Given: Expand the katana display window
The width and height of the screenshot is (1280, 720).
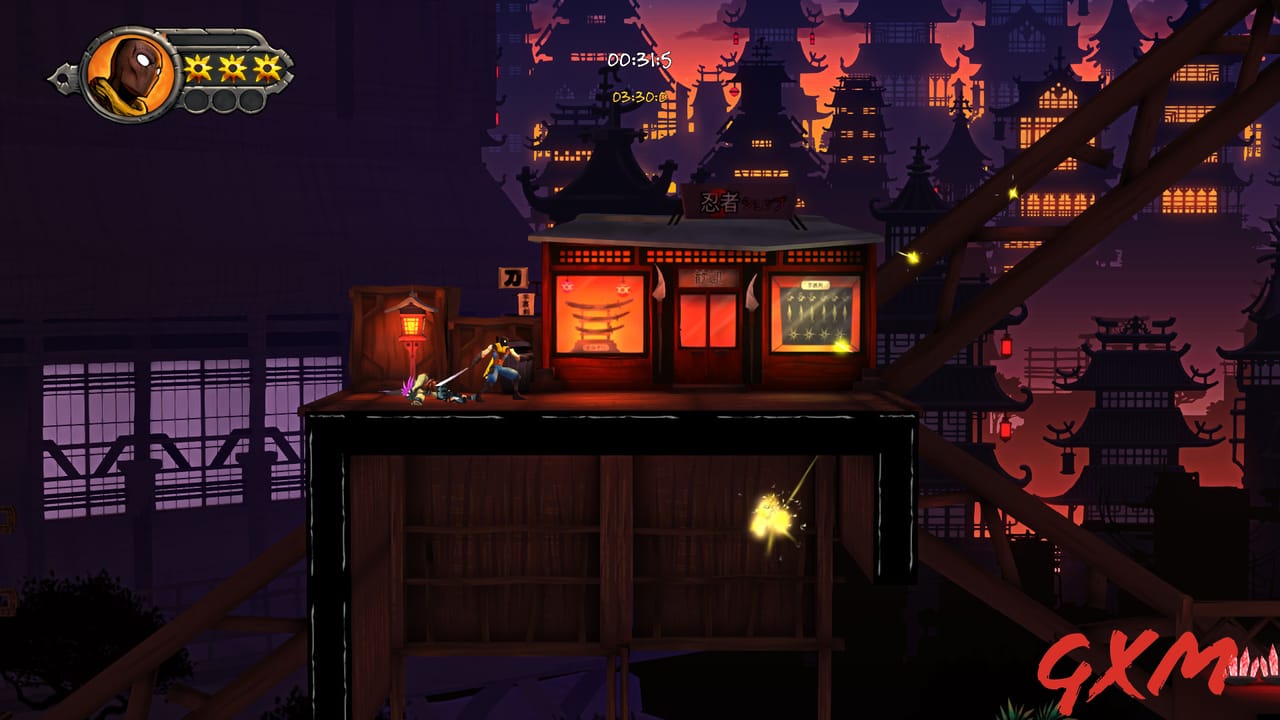Looking at the screenshot, I should tap(597, 315).
